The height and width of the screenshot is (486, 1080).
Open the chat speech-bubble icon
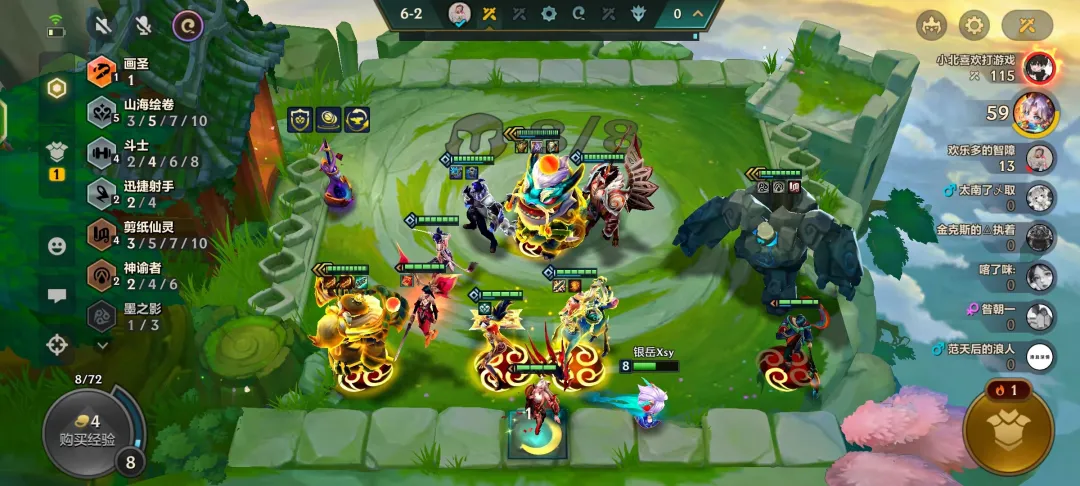pos(57,295)
